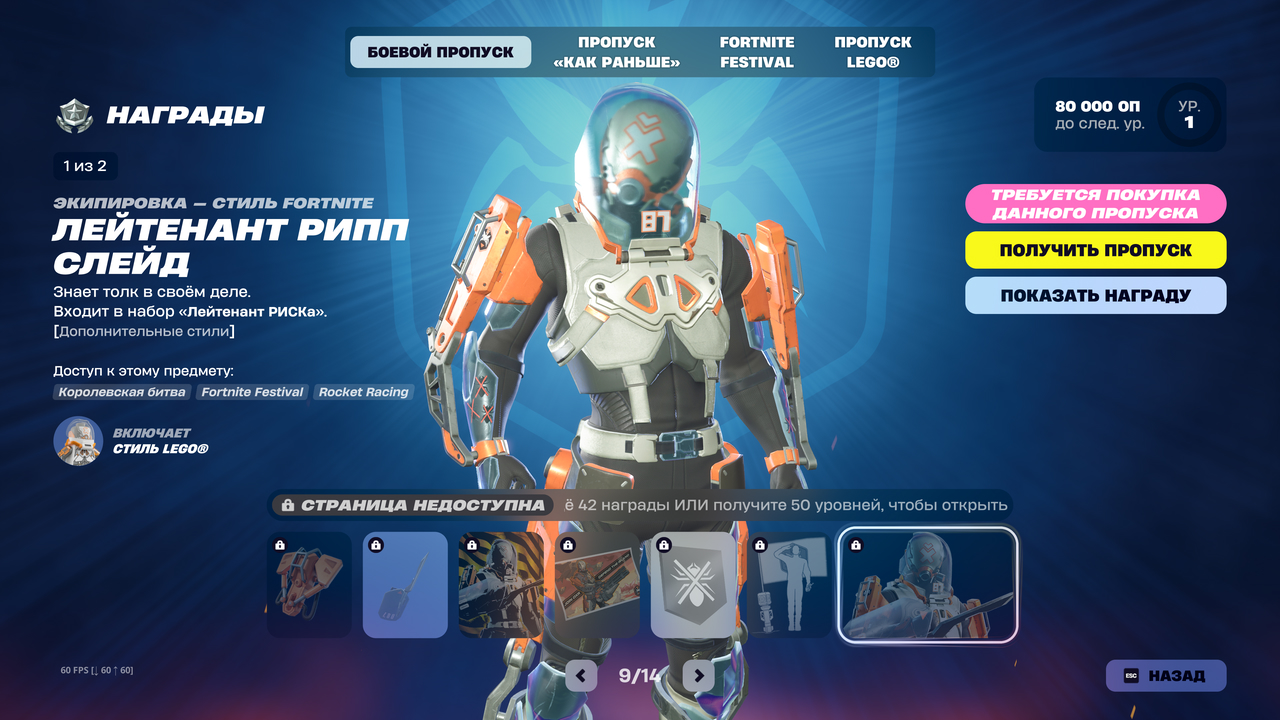The height and width of the screenshot is (720, 1280).
Task: Go back with the Назад button
Action: pyautogui.click(x=1165, y=676)
